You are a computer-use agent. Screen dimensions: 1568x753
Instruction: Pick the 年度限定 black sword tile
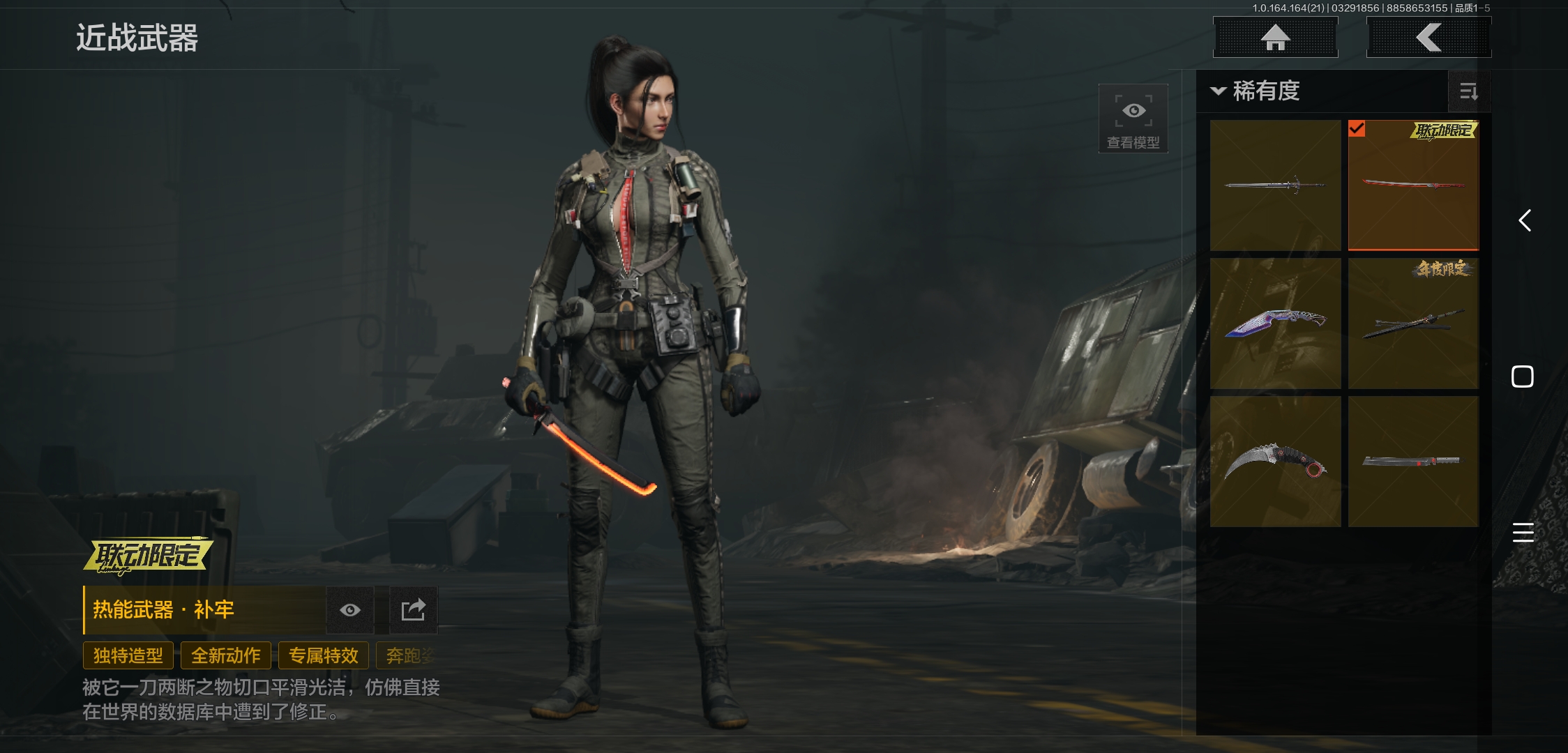[1413, 324]
